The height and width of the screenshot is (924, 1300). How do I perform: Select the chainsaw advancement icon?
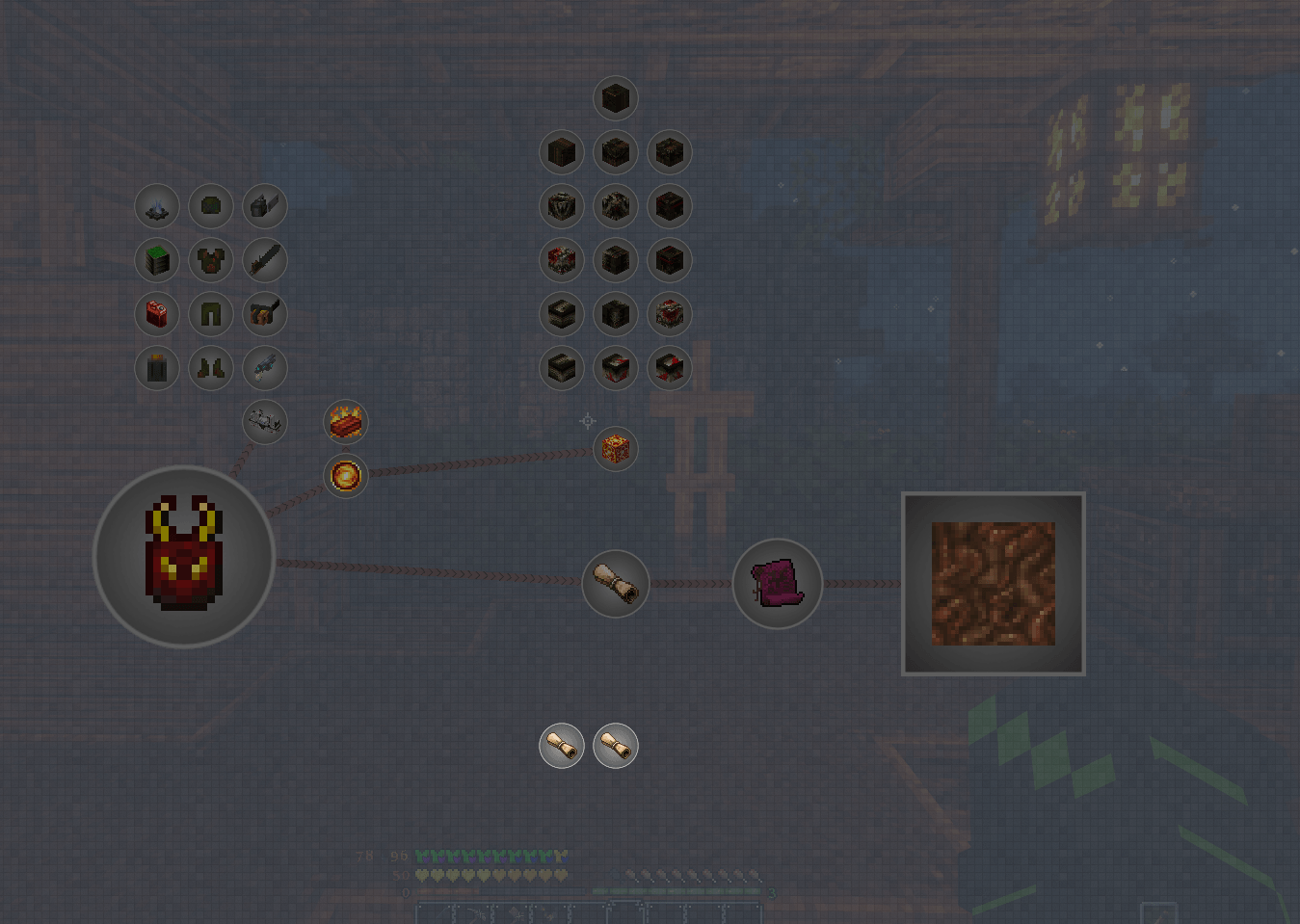[265, 260]
